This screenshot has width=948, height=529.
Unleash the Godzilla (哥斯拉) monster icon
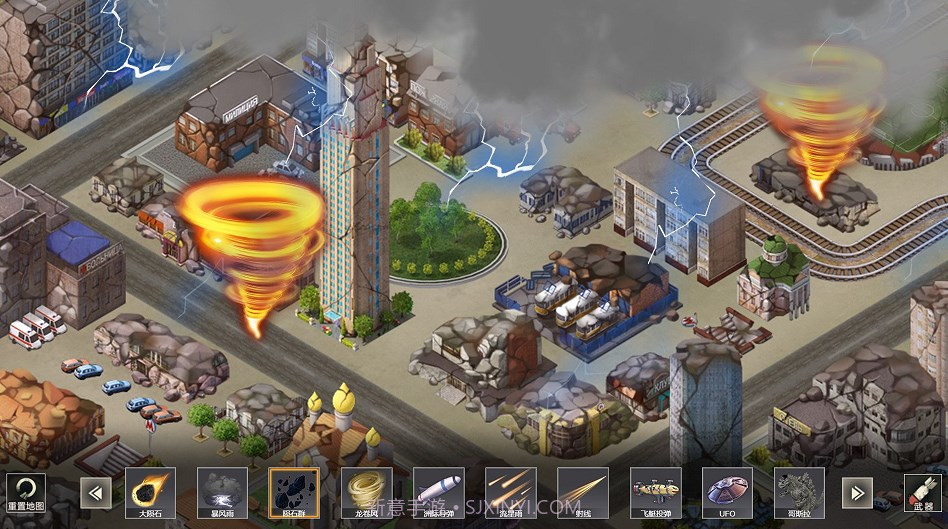[799, 492]
